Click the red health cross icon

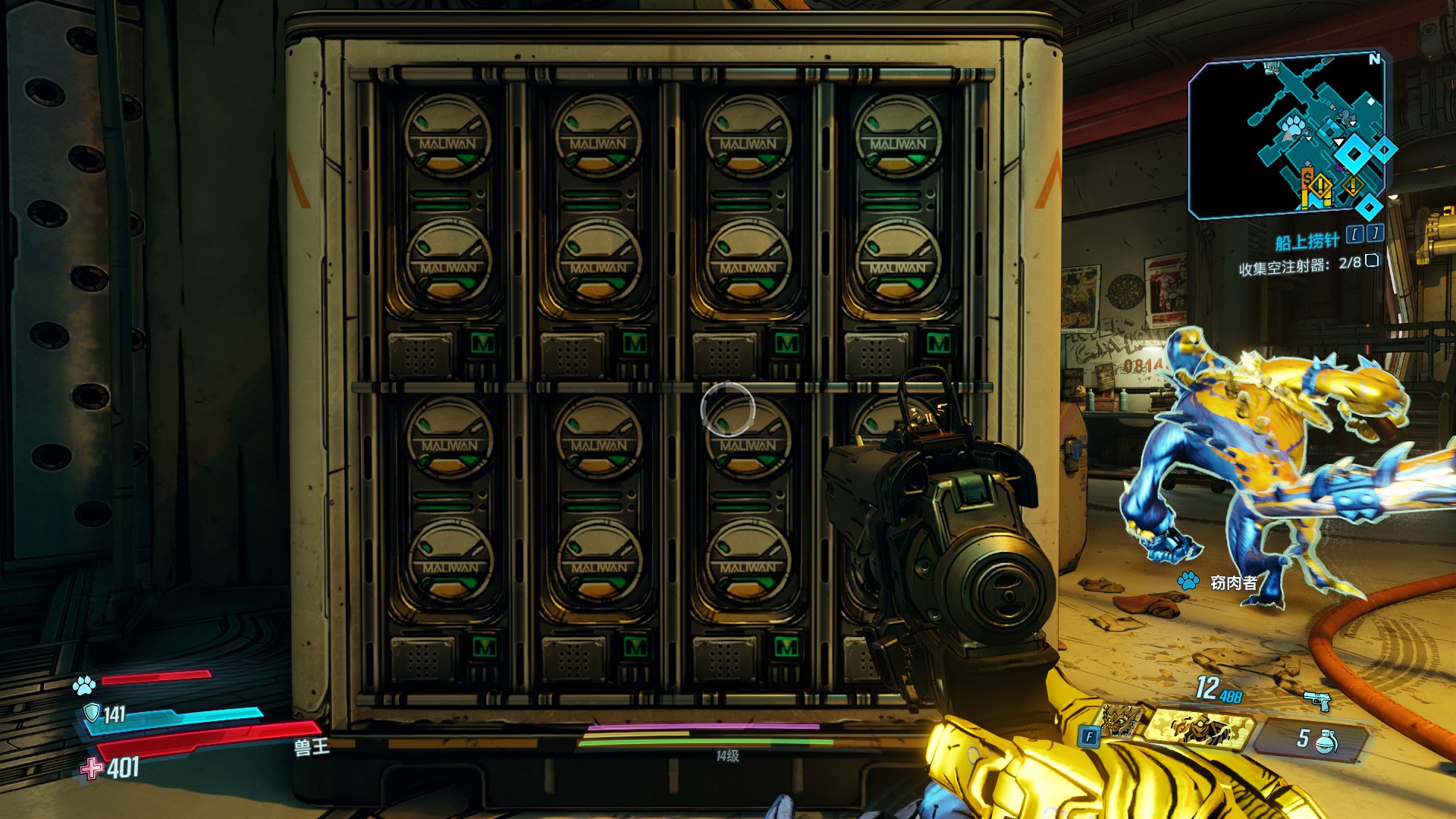click(x=92, y=768)
